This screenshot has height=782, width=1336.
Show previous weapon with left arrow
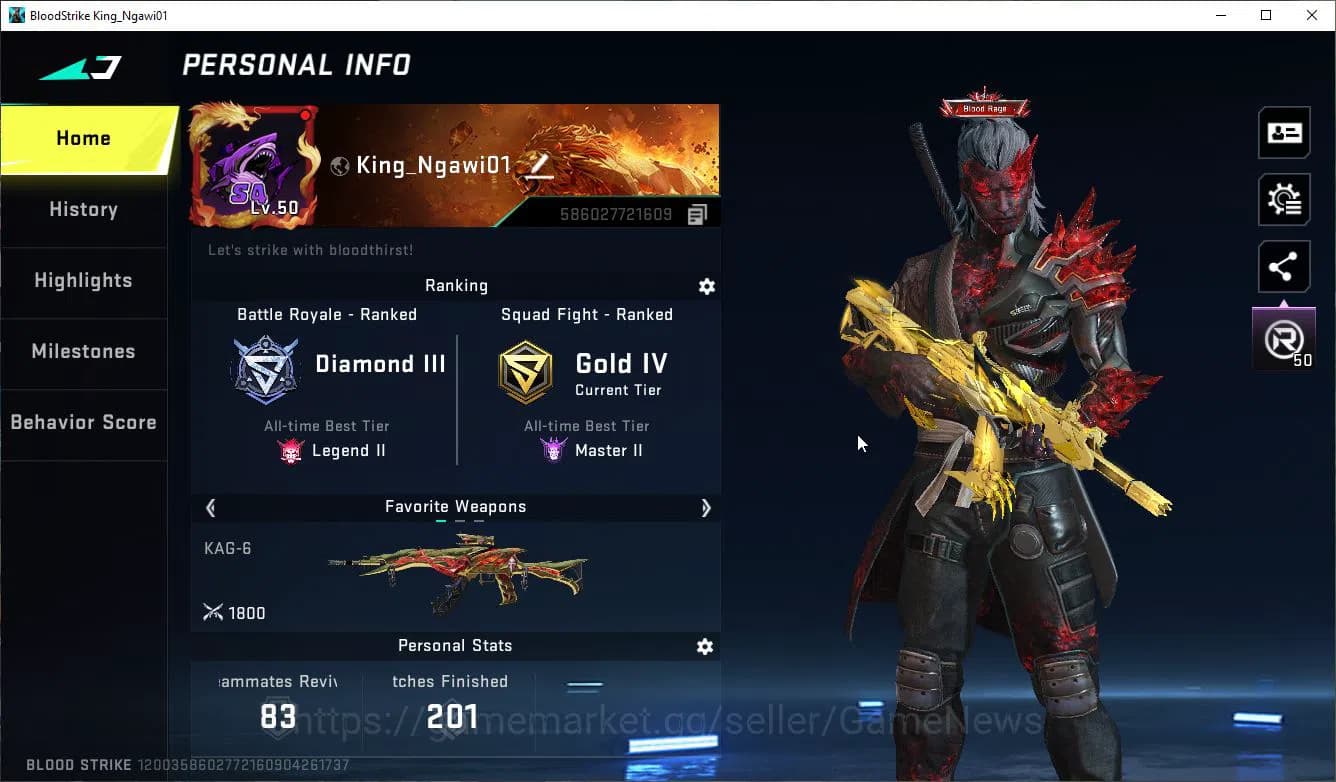click(x=210, y=507)
